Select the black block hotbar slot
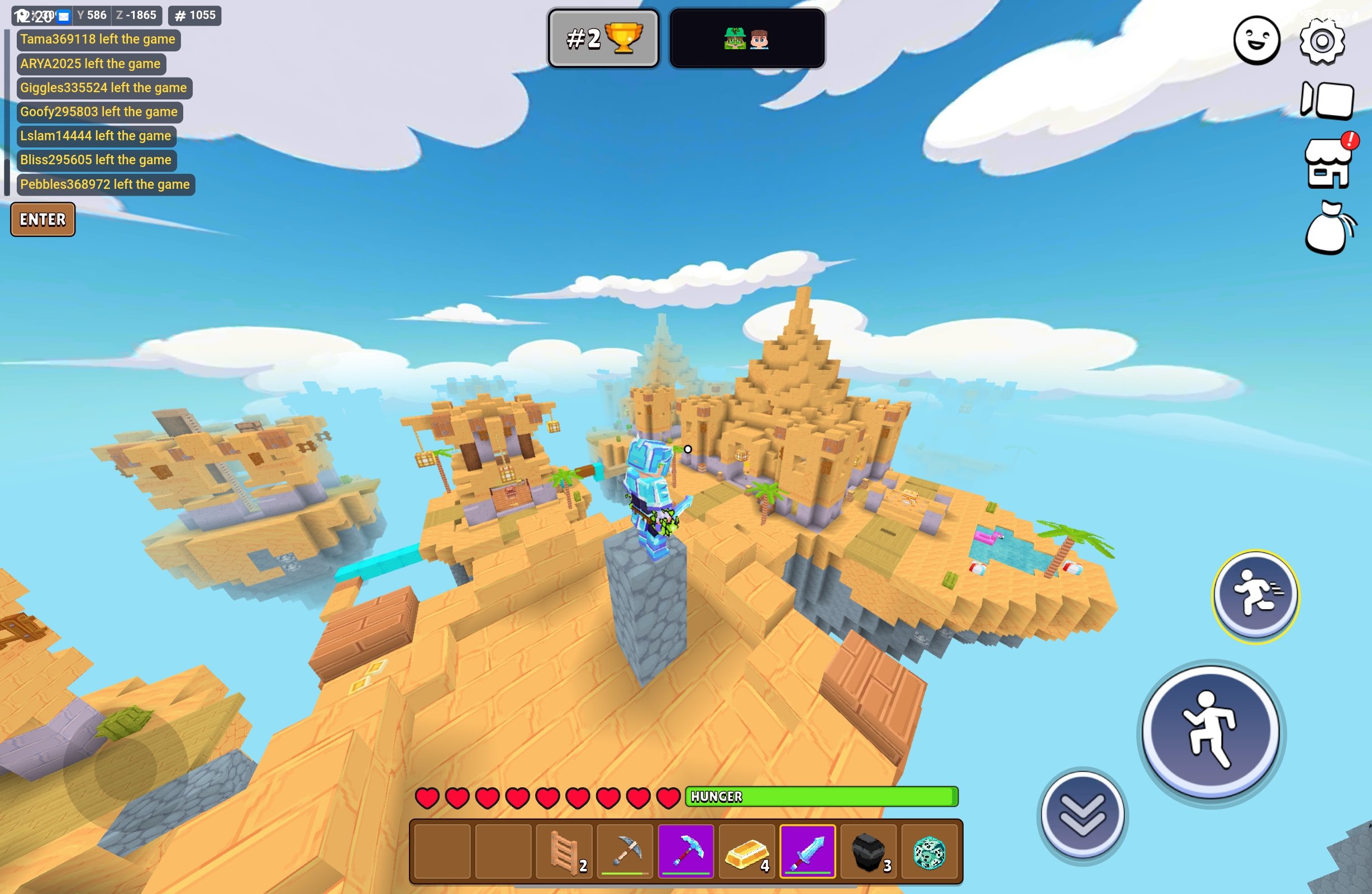Image resolution: width=1372 pixels, height=894 pixels. tap(868, 852)
